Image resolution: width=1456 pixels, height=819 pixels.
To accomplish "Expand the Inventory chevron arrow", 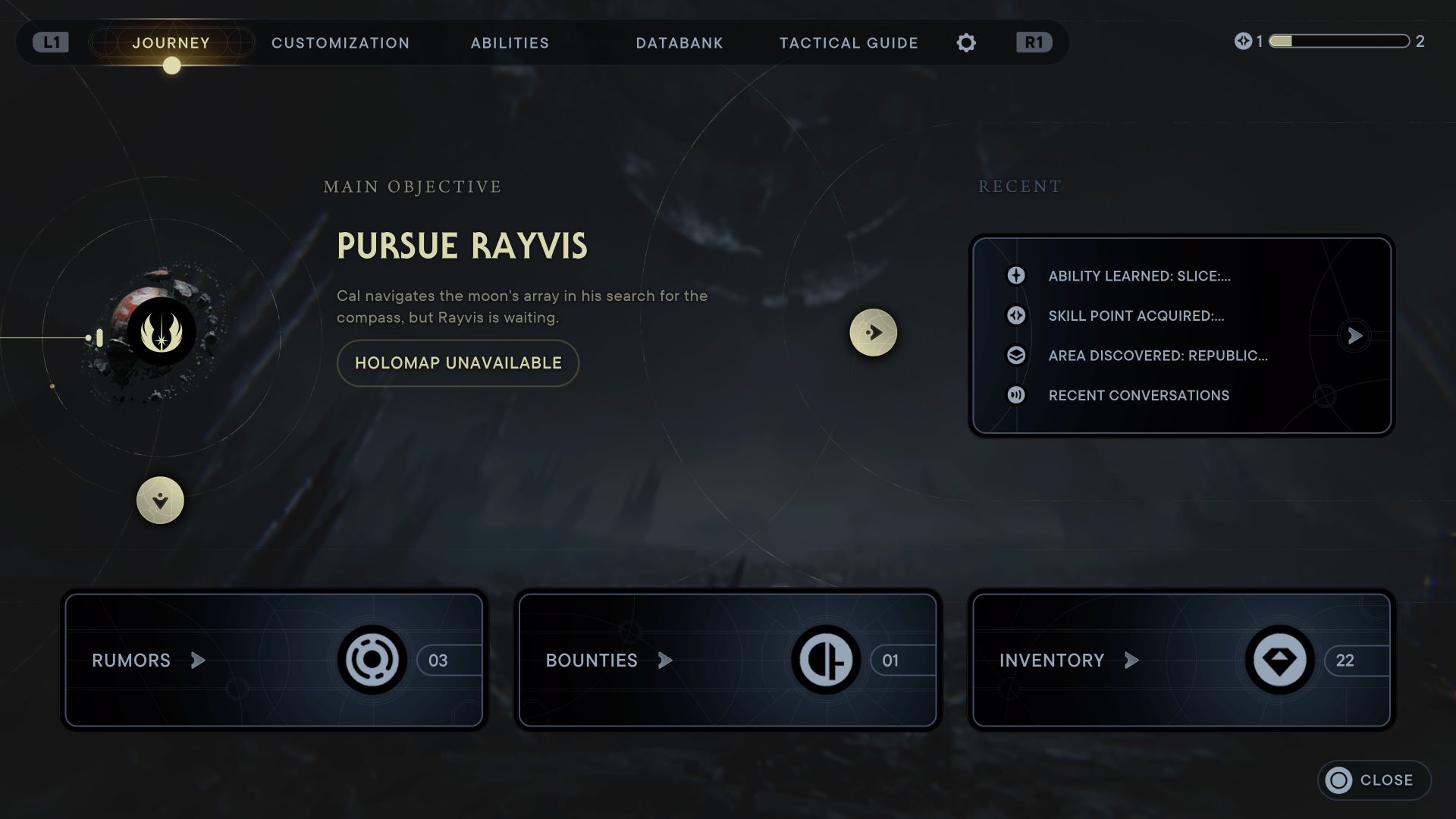I will point(1131,661).
